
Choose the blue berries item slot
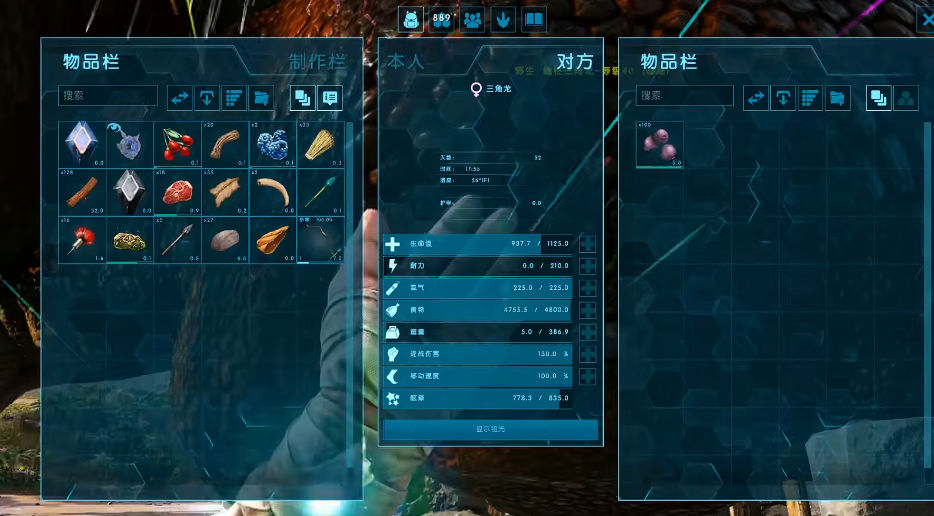pos(272,144)
